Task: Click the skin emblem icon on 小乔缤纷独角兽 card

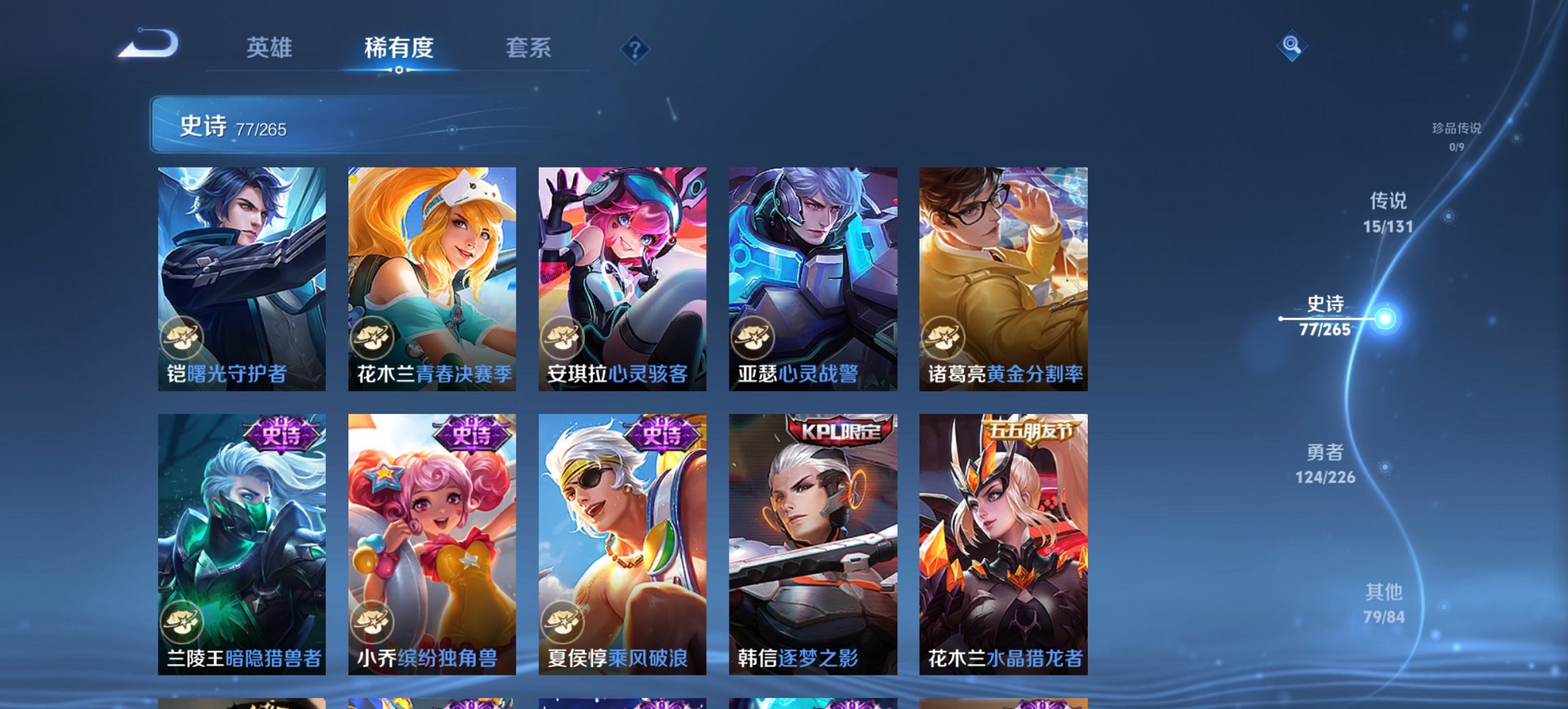Action: [374, 620]
